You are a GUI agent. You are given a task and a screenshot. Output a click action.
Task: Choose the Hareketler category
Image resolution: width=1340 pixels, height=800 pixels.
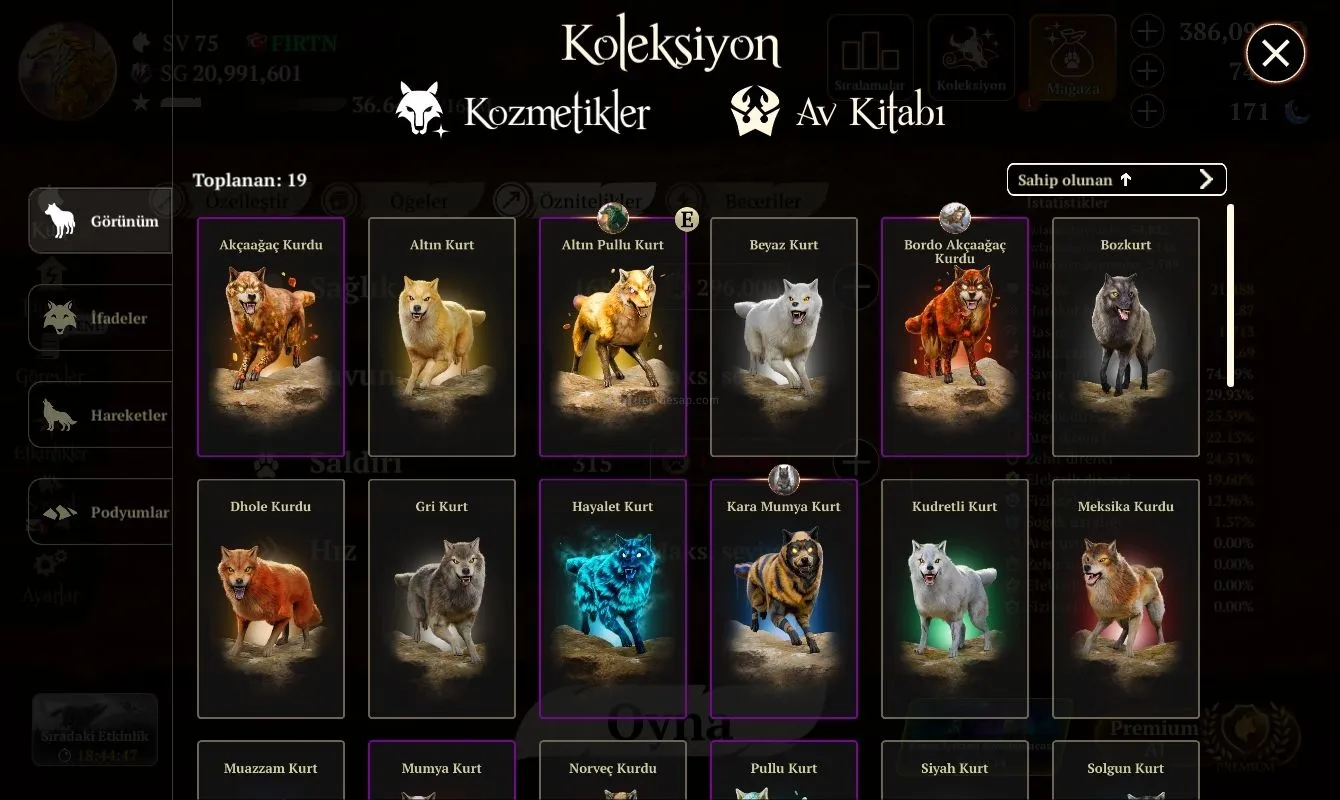coord(100,415)
